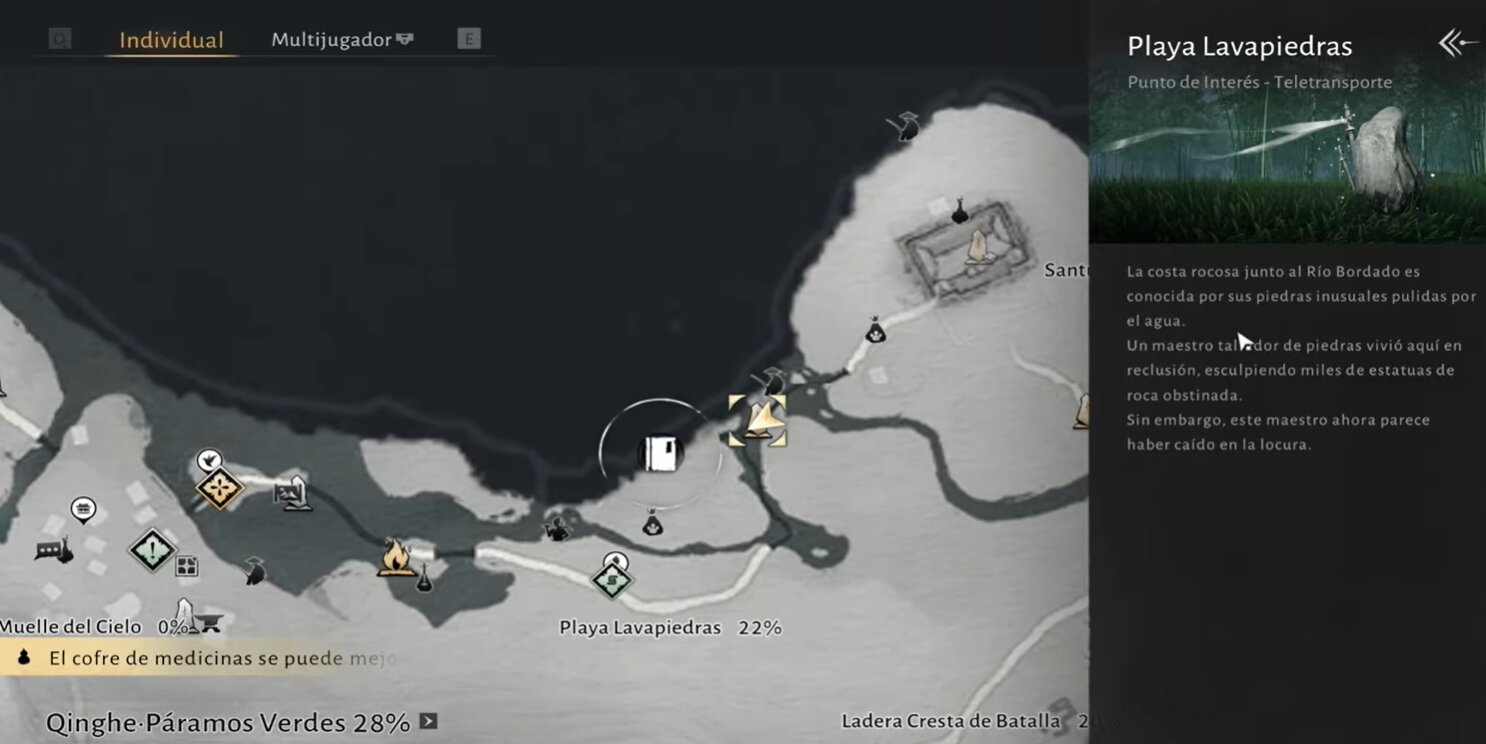Select the shop stall pin marker
This screenshot has height=744, width=1486.
pos(83,510)
